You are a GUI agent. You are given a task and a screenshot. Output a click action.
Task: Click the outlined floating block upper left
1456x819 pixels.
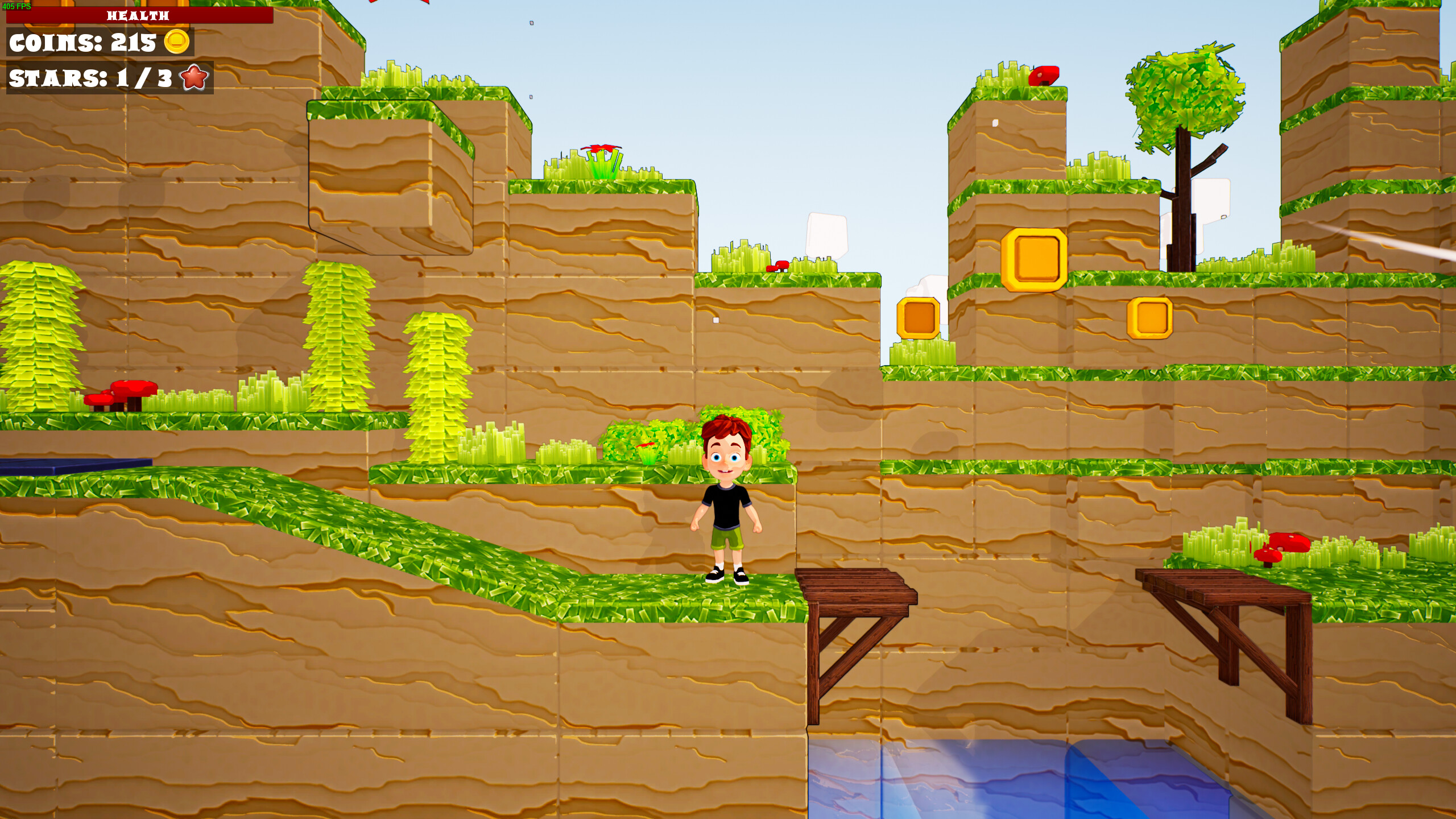390,176
